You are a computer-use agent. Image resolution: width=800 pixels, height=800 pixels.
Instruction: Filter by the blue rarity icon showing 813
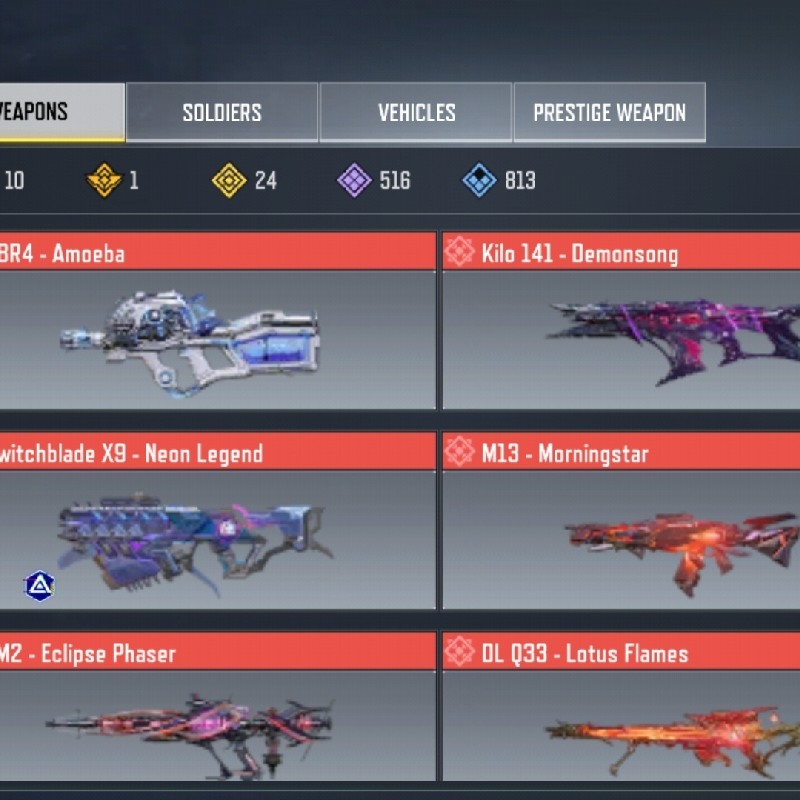point(480,181)
